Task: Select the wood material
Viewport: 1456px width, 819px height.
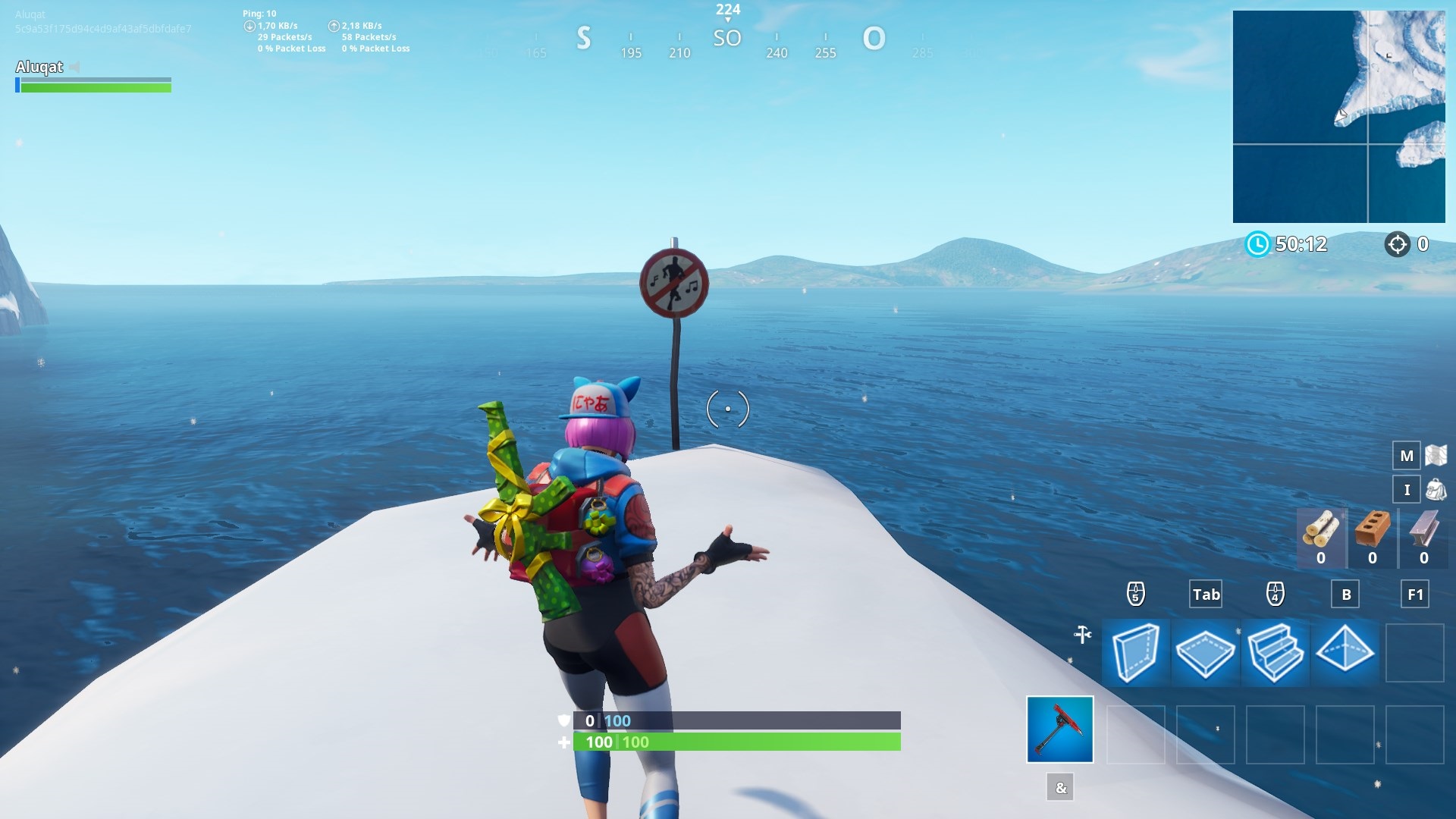Action: click(1321, 536)
